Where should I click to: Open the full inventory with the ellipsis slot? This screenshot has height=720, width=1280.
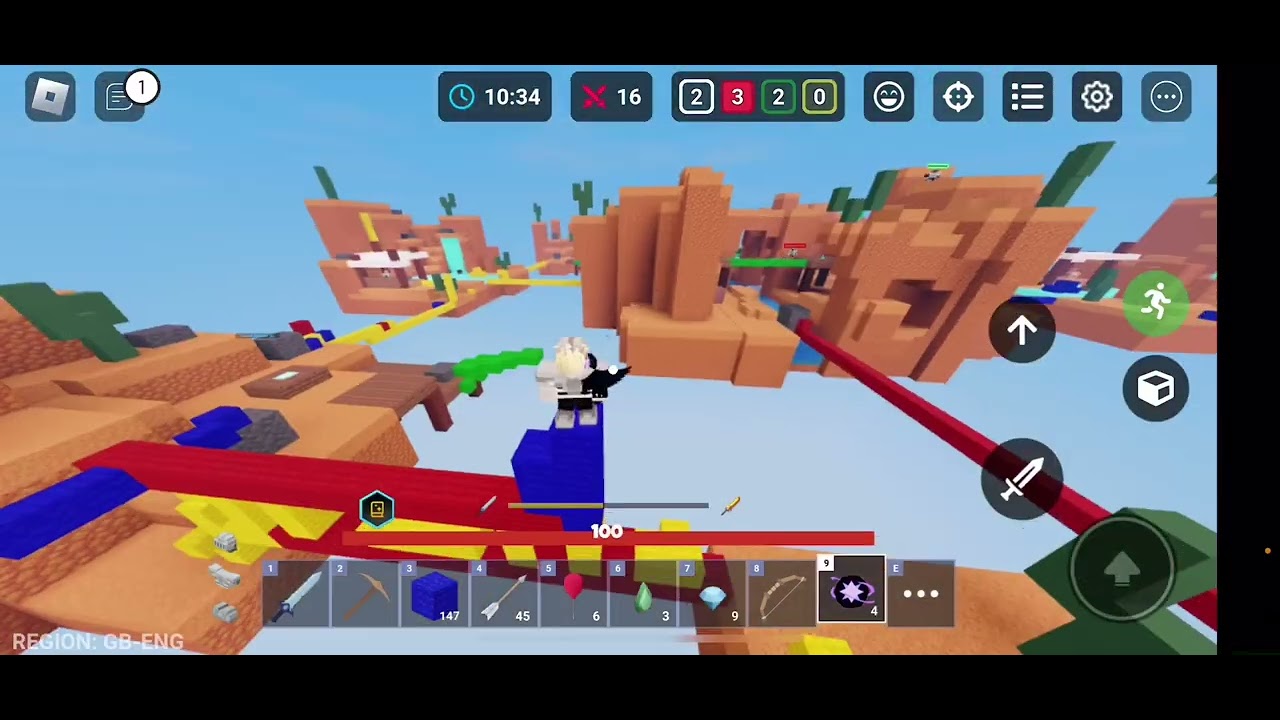(921, 594)
